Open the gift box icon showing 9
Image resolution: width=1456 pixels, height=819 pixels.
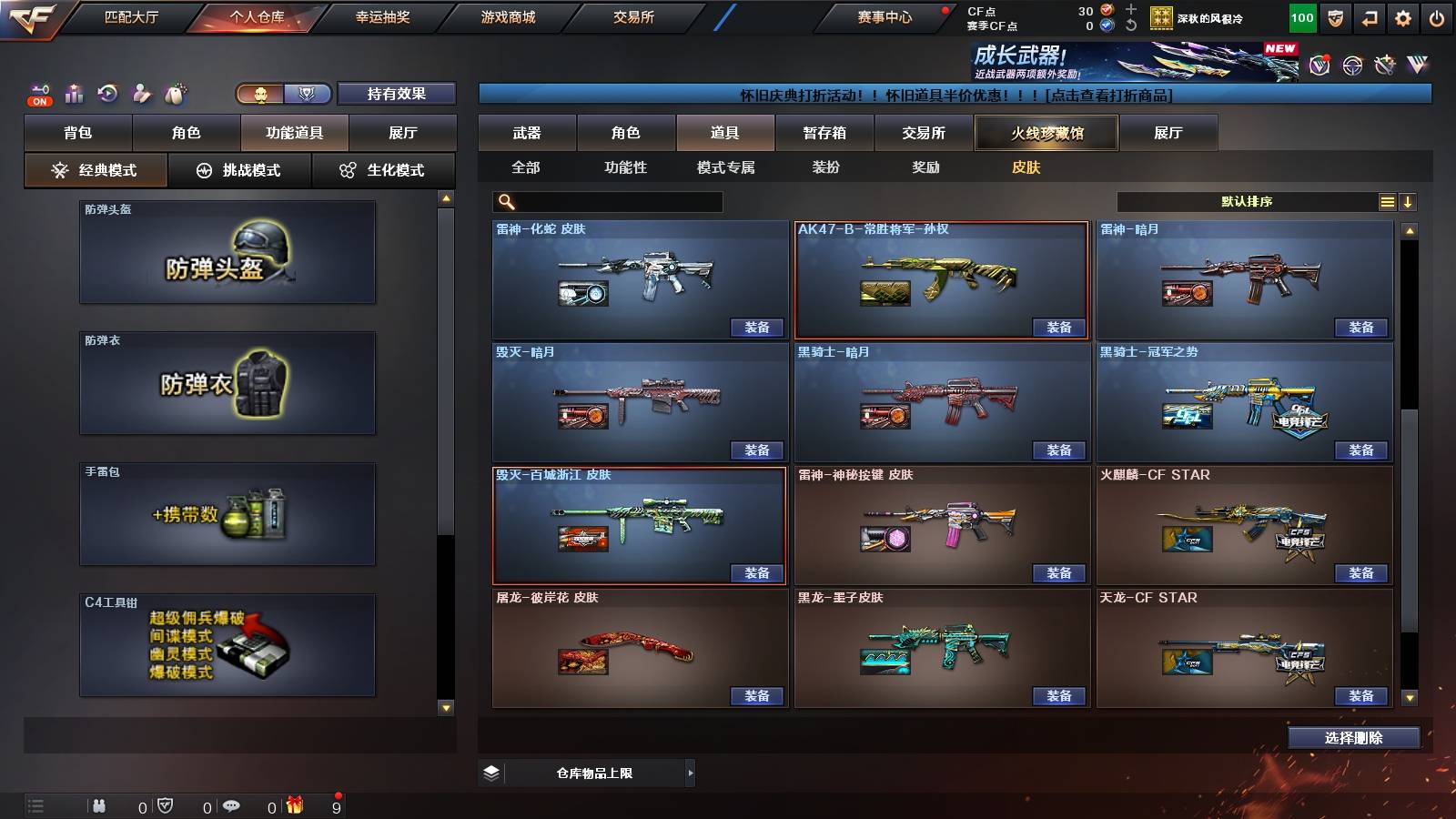[x=294, y=805]
